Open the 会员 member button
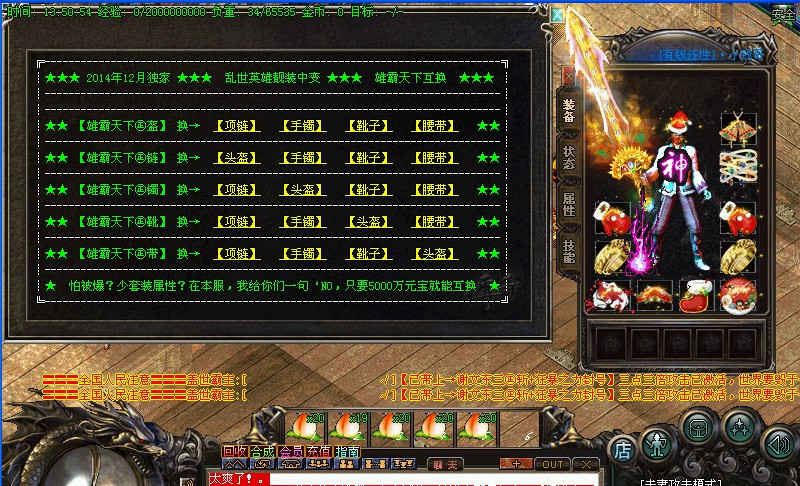The width and height of the screenshot is (800, 486). coord(292,453)
